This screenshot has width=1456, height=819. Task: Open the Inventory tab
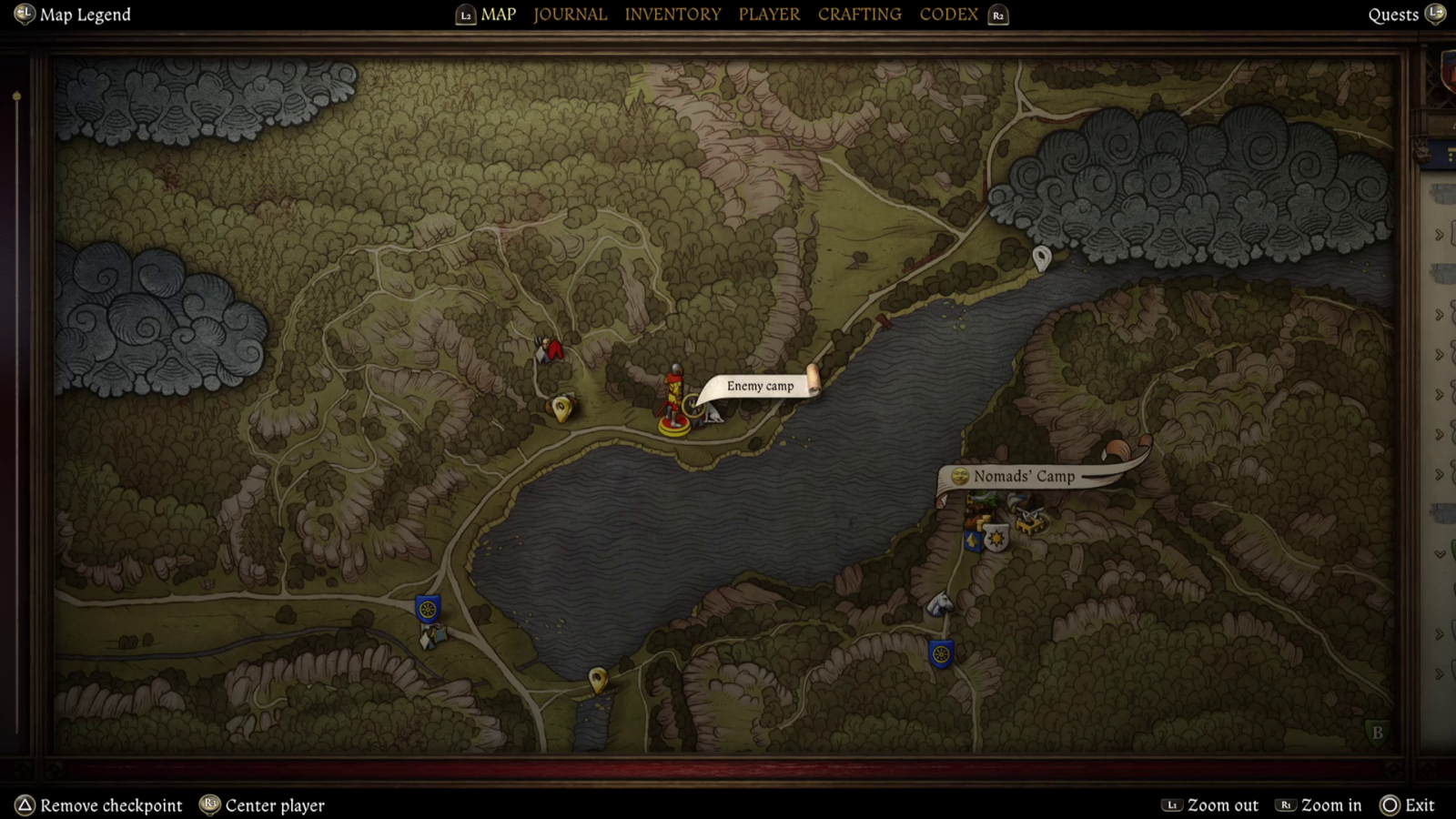(672, 15)
